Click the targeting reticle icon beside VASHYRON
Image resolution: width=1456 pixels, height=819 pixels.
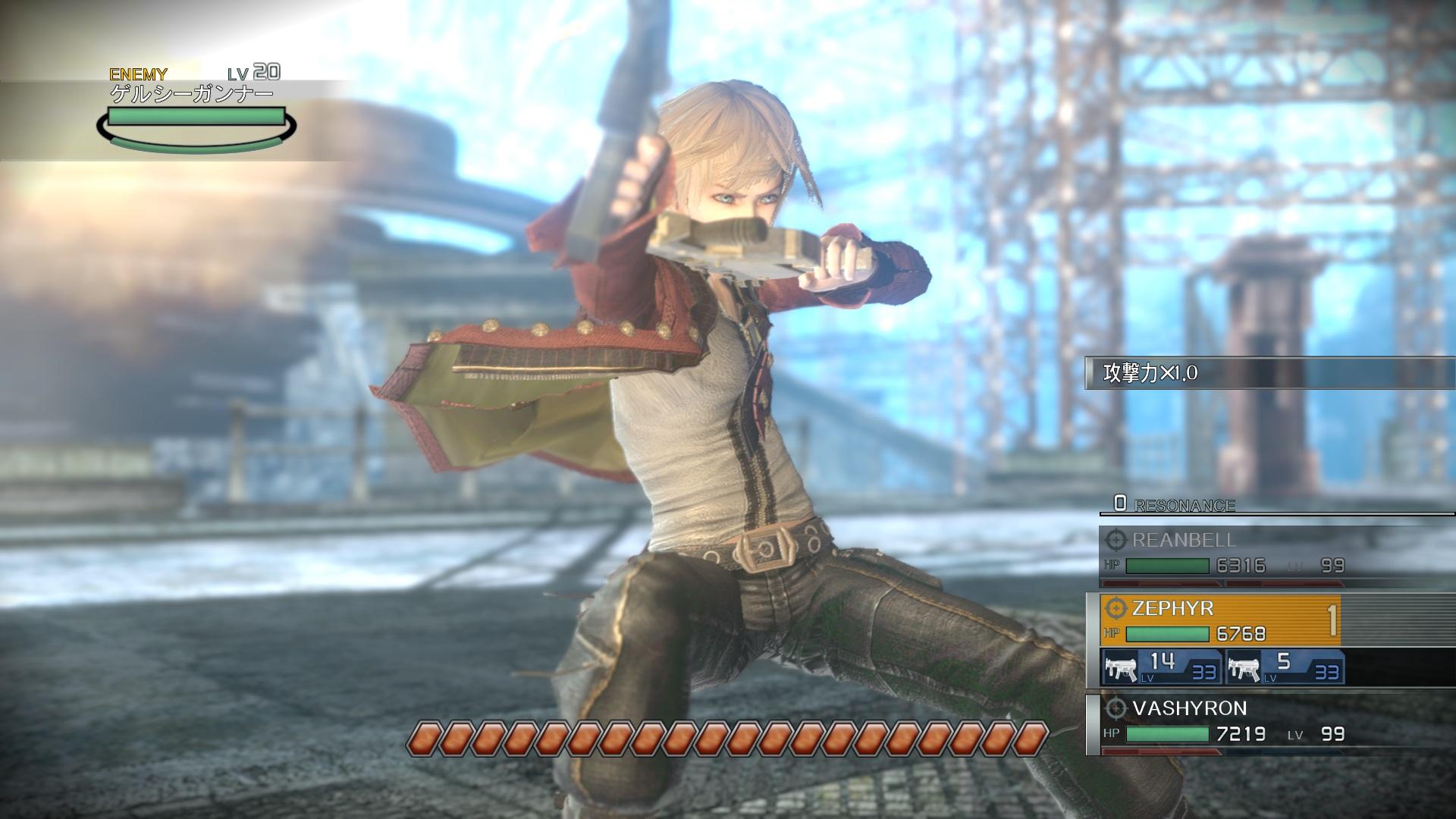point(1116,709)
